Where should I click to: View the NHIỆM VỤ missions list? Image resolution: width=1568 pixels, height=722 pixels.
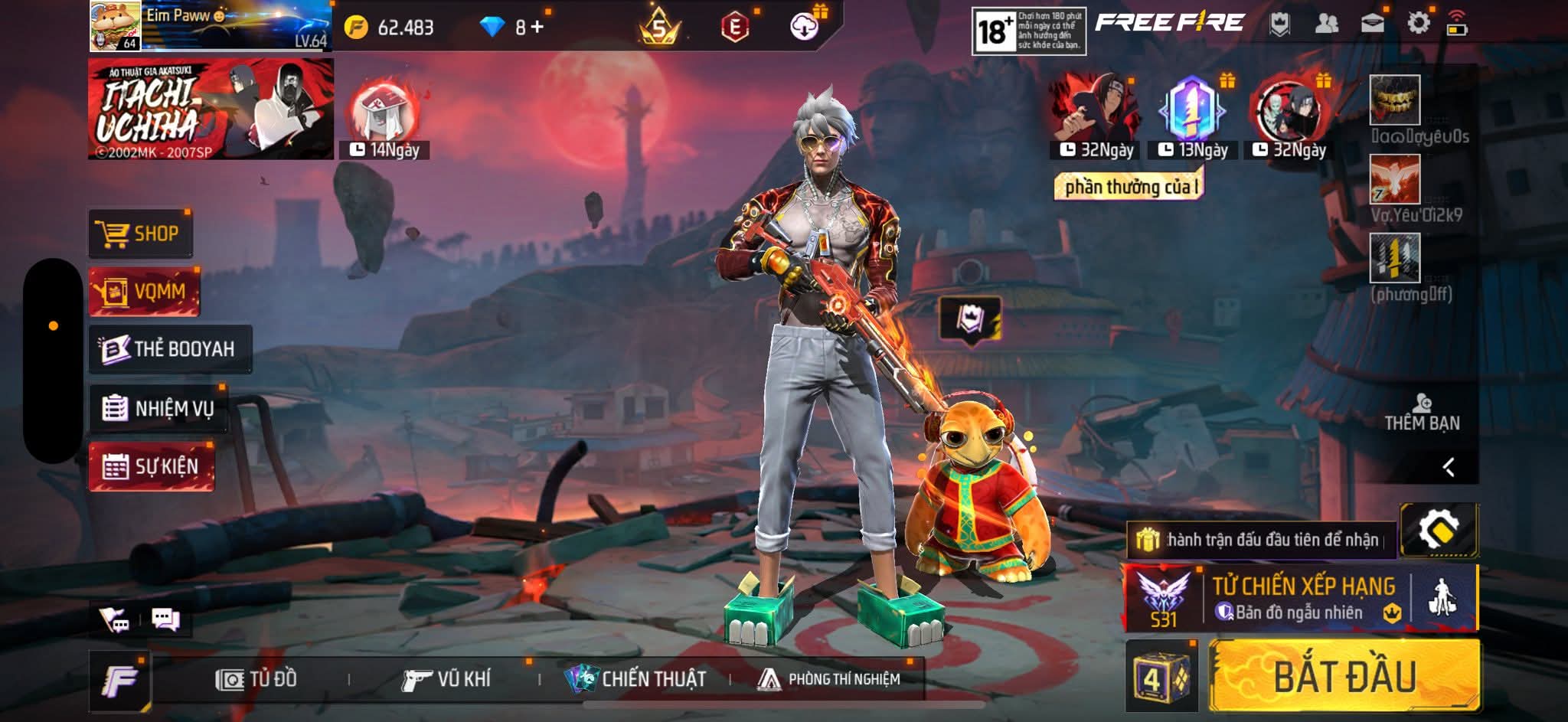click(158, 408)
